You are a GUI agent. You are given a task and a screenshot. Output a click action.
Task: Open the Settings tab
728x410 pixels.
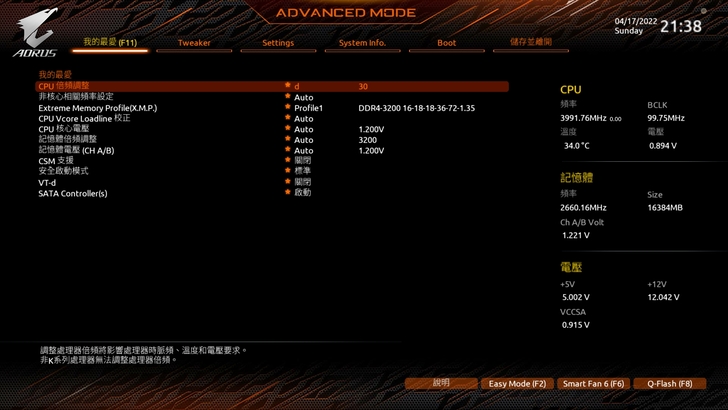click(278, 43)
